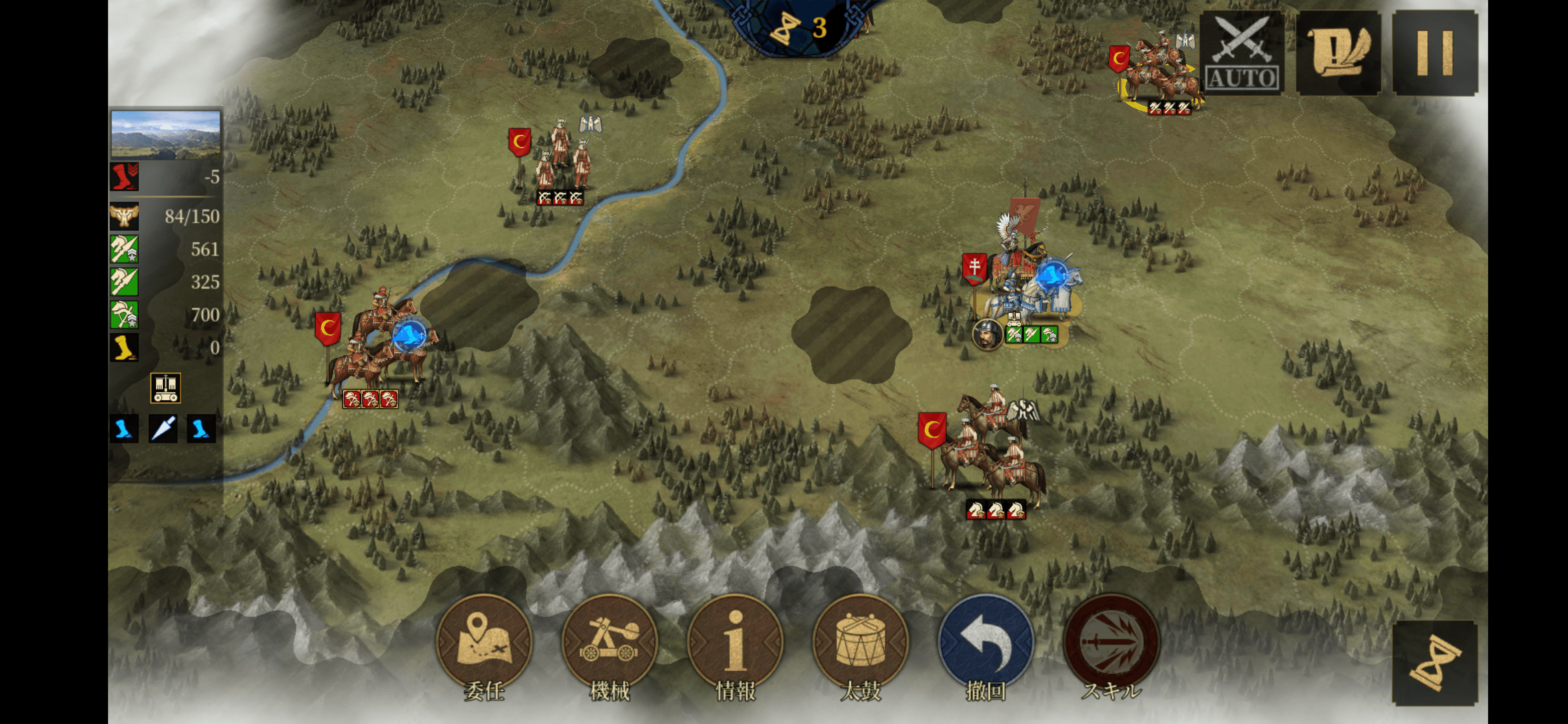Open the 機械 siege machine menu

point(609,643)
